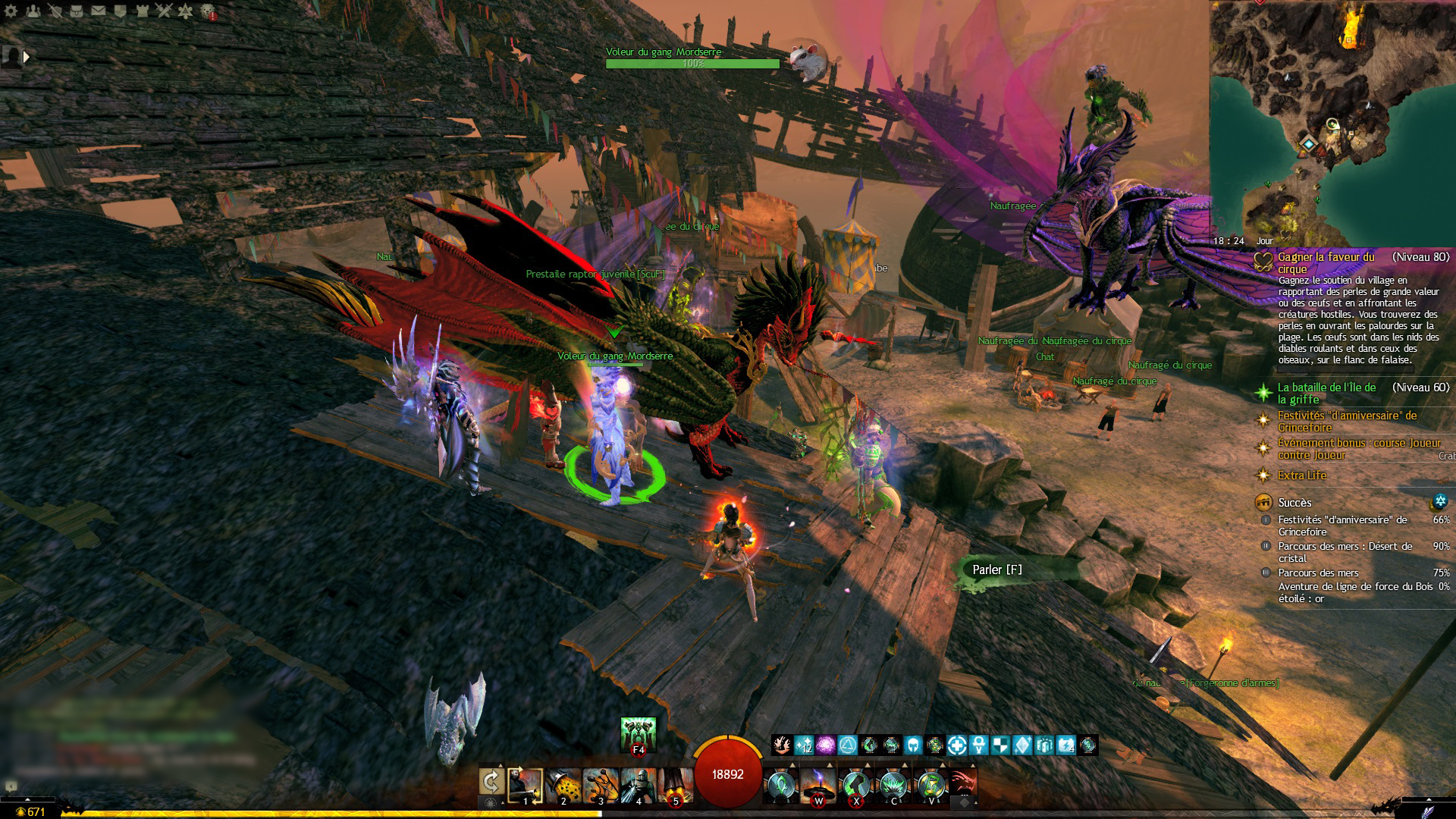Image resolution: width=1456 pixels, height=819 pixels.
Task: Activate weapon skill 4 armored soldier
Action: tap(638, 786)
